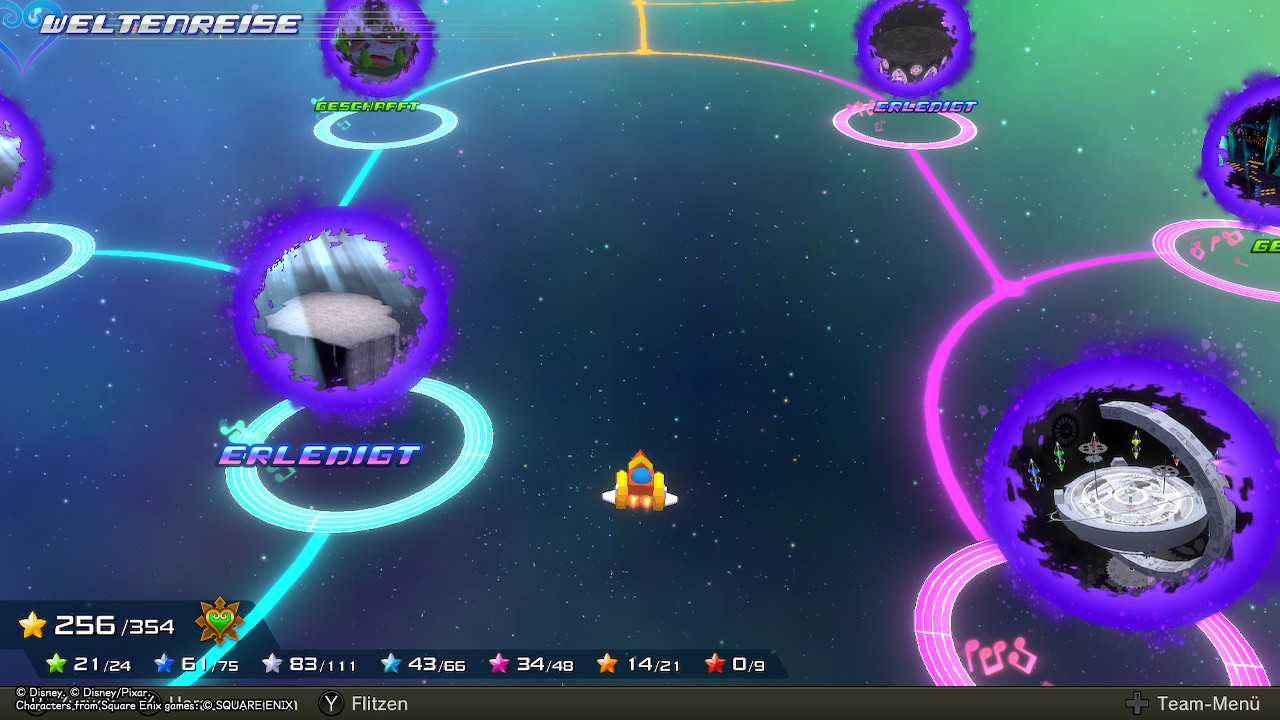This screenshot has height=720, width=1280.
Task: Open the green castle world marked Geschafft
Action: (x=375, y=45)
